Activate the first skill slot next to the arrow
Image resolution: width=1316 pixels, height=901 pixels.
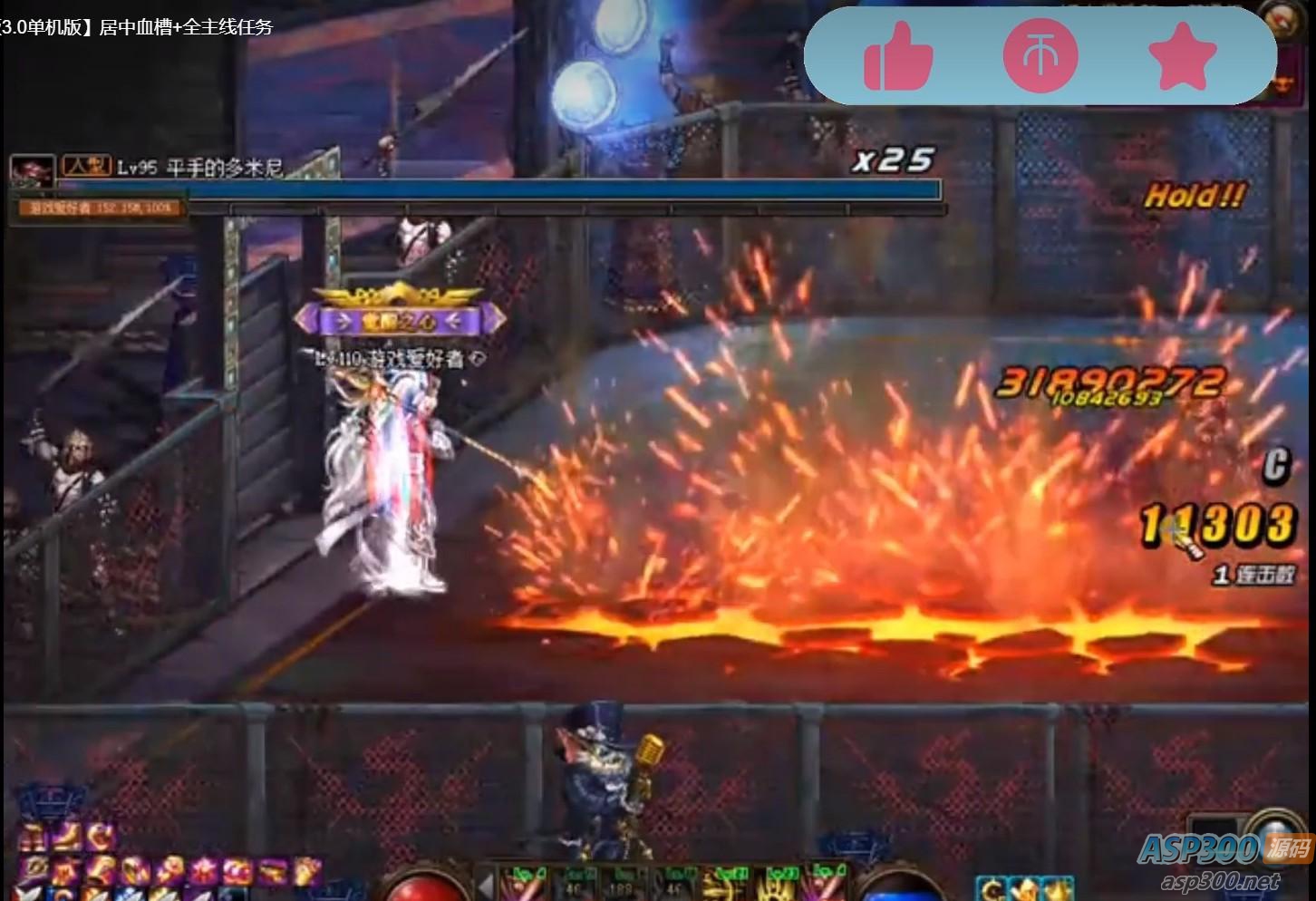click(x=524, y=884)
